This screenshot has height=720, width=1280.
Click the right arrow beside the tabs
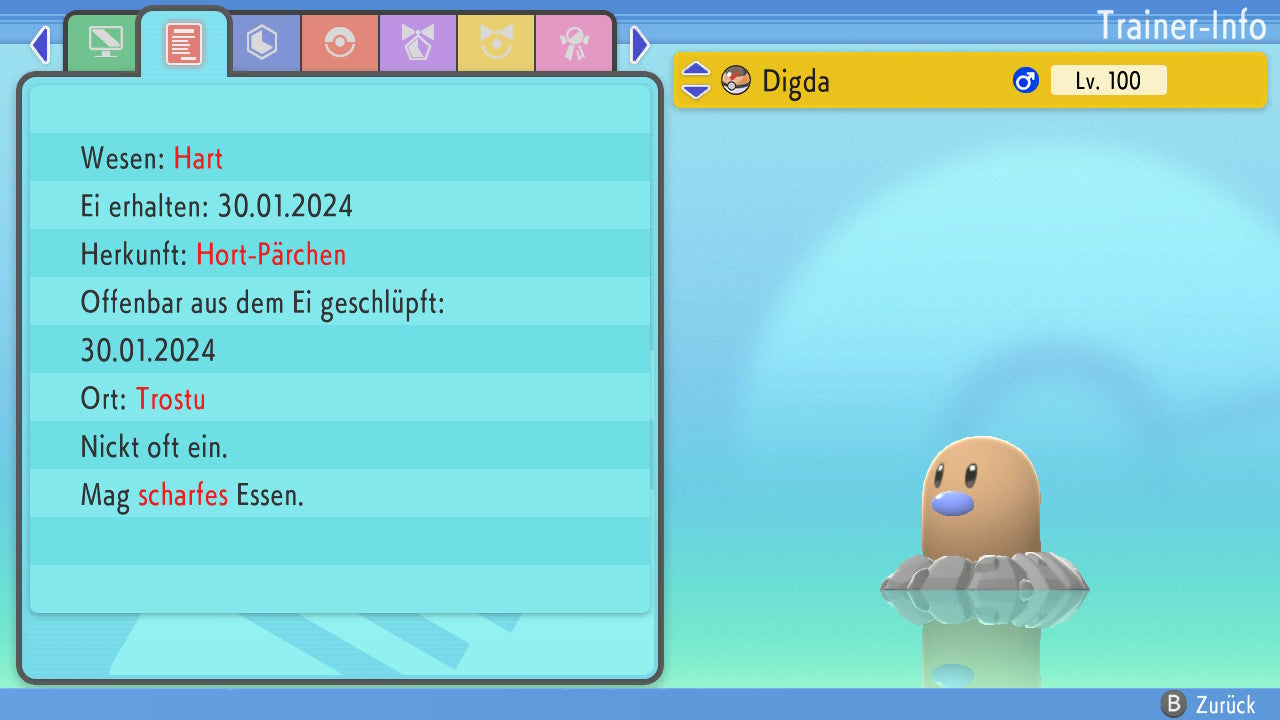[x=640, y=44]
